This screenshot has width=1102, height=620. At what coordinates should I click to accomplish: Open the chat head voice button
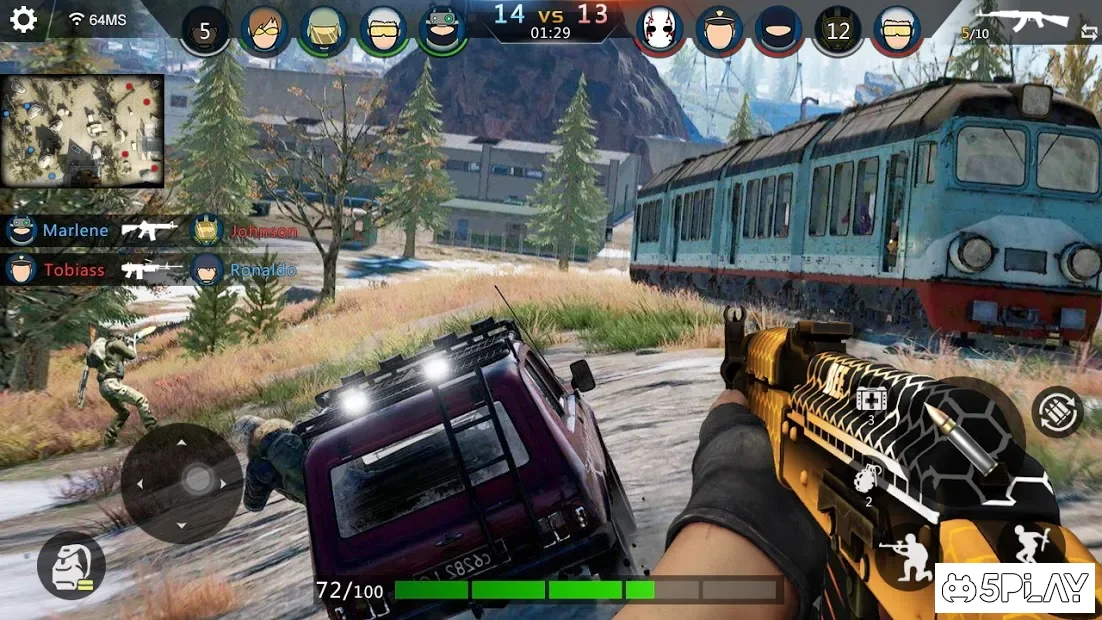71,565
